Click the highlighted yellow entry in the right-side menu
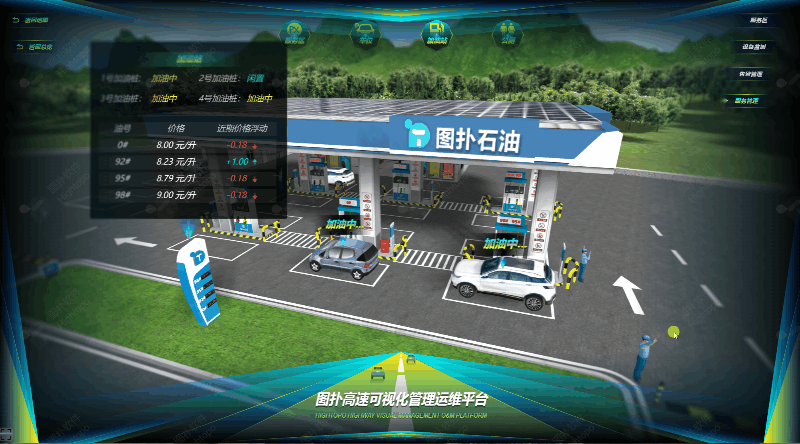Viewport: 800px width, 444px height. tap(747, 101)
